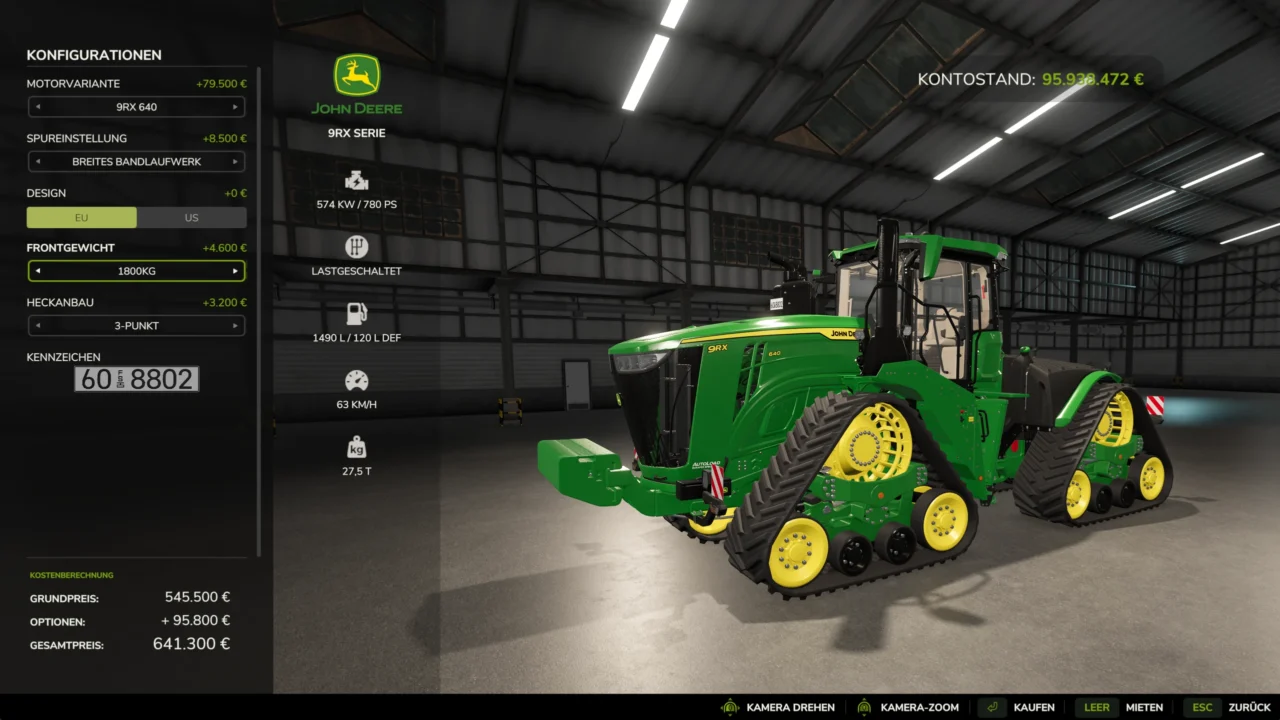
Task: Select the EU design option
Action: click(x=82, y=217)
